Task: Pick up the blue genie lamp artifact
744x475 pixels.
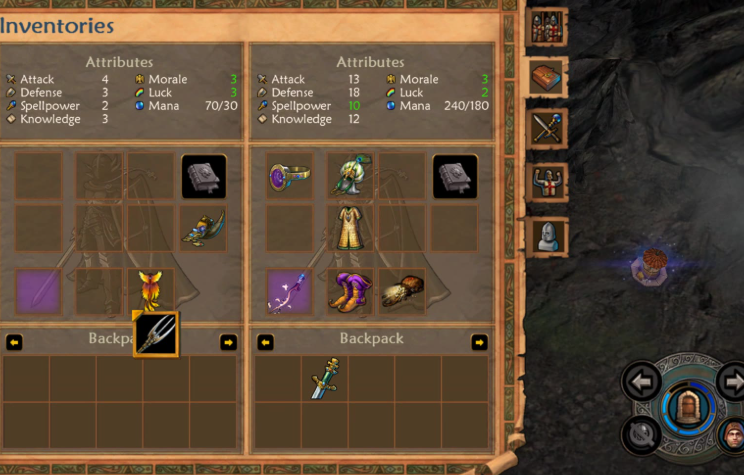Action: [204, 229]
